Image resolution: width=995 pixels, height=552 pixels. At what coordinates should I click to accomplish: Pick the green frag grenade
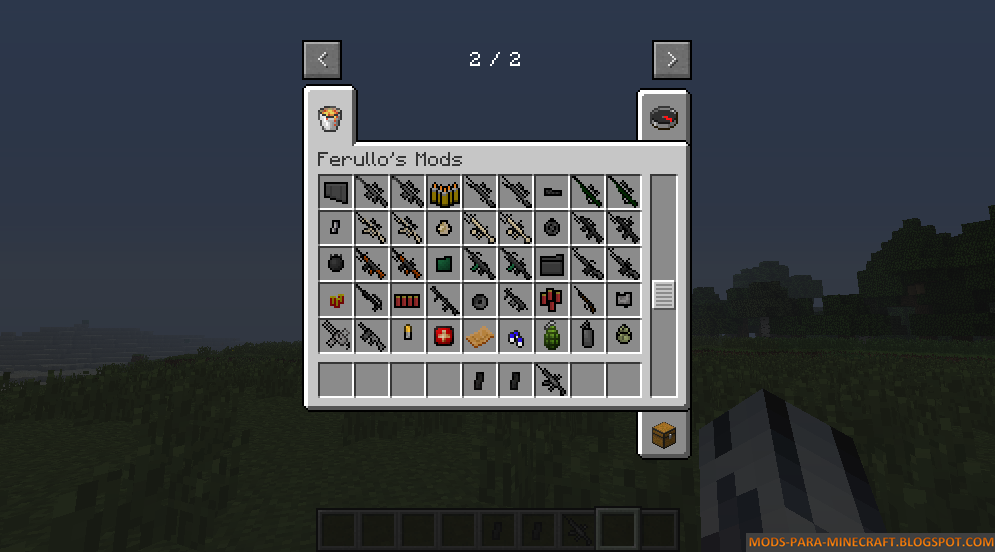coord(551,336)
